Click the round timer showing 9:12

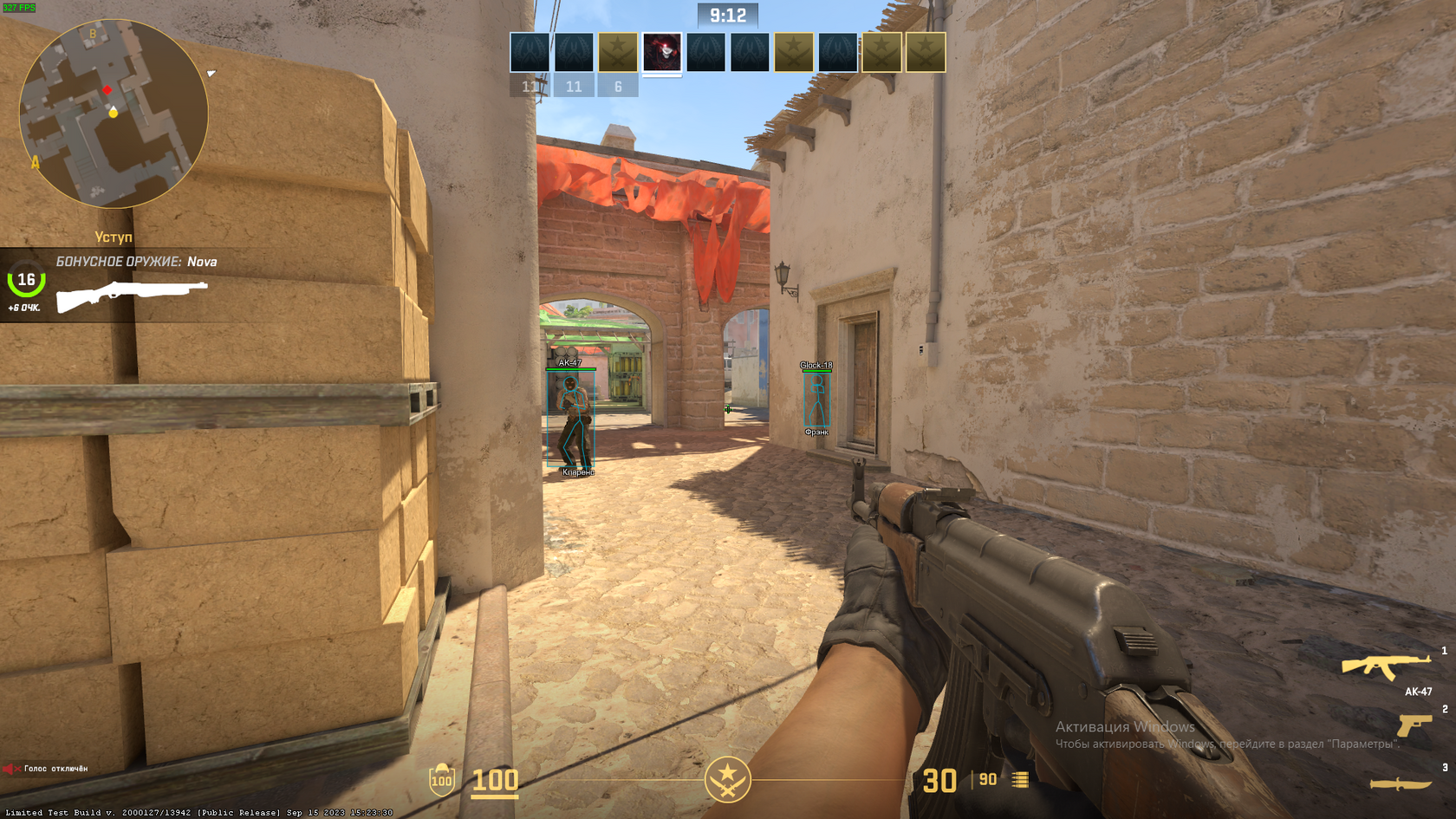[x=728, y=12]
